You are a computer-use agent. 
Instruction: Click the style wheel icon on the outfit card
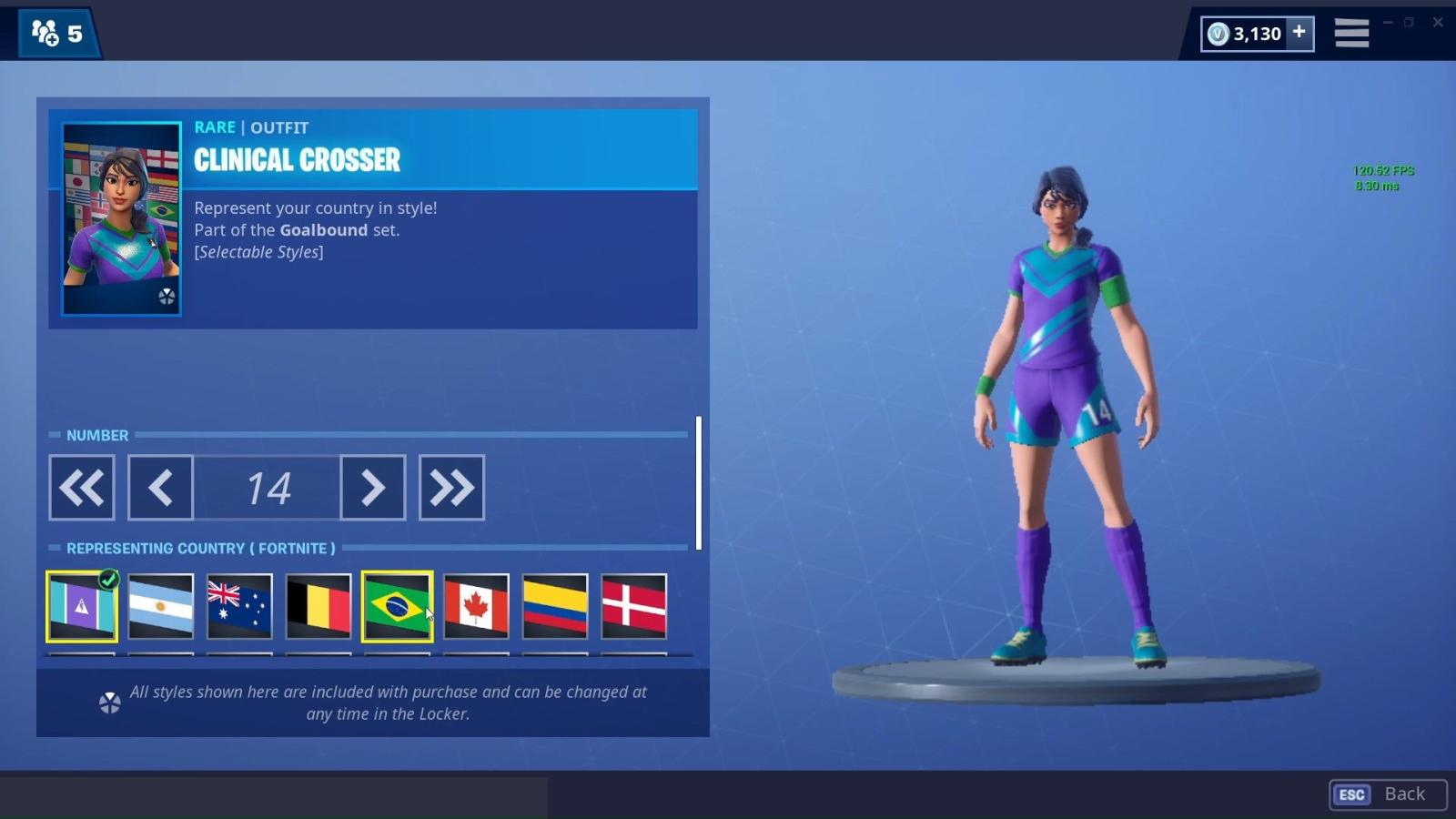point(167,298)
